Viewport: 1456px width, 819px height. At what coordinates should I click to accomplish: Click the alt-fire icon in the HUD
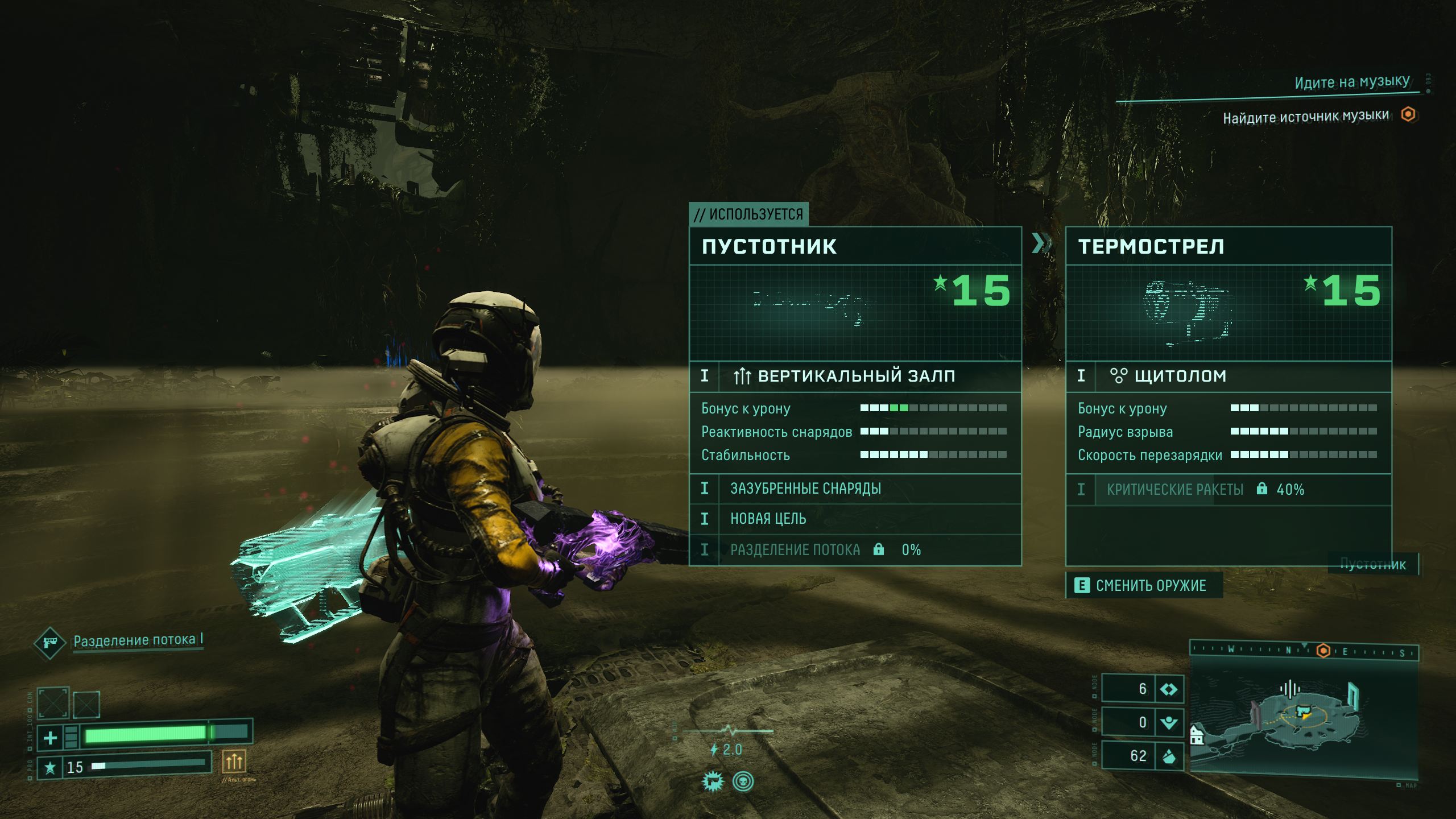click(x=234, y=761)
